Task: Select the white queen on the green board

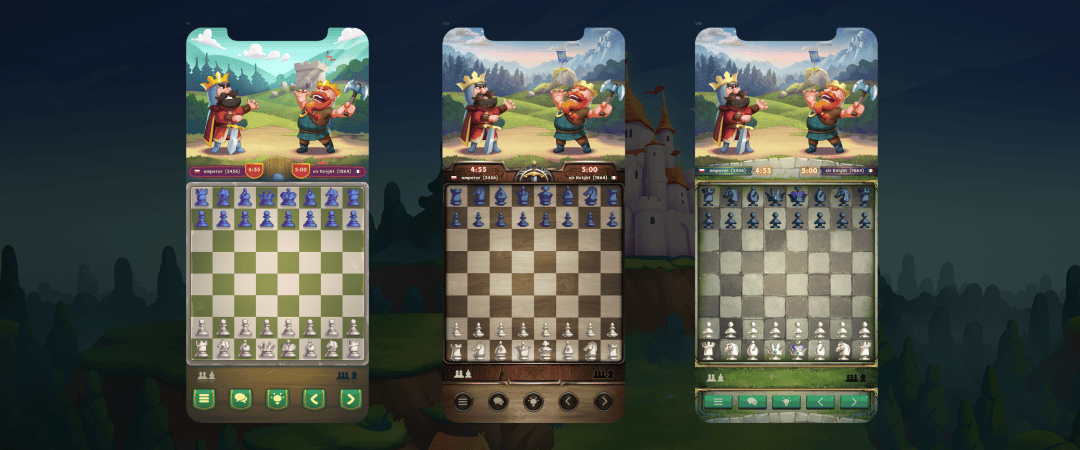Action: point(266,349)
